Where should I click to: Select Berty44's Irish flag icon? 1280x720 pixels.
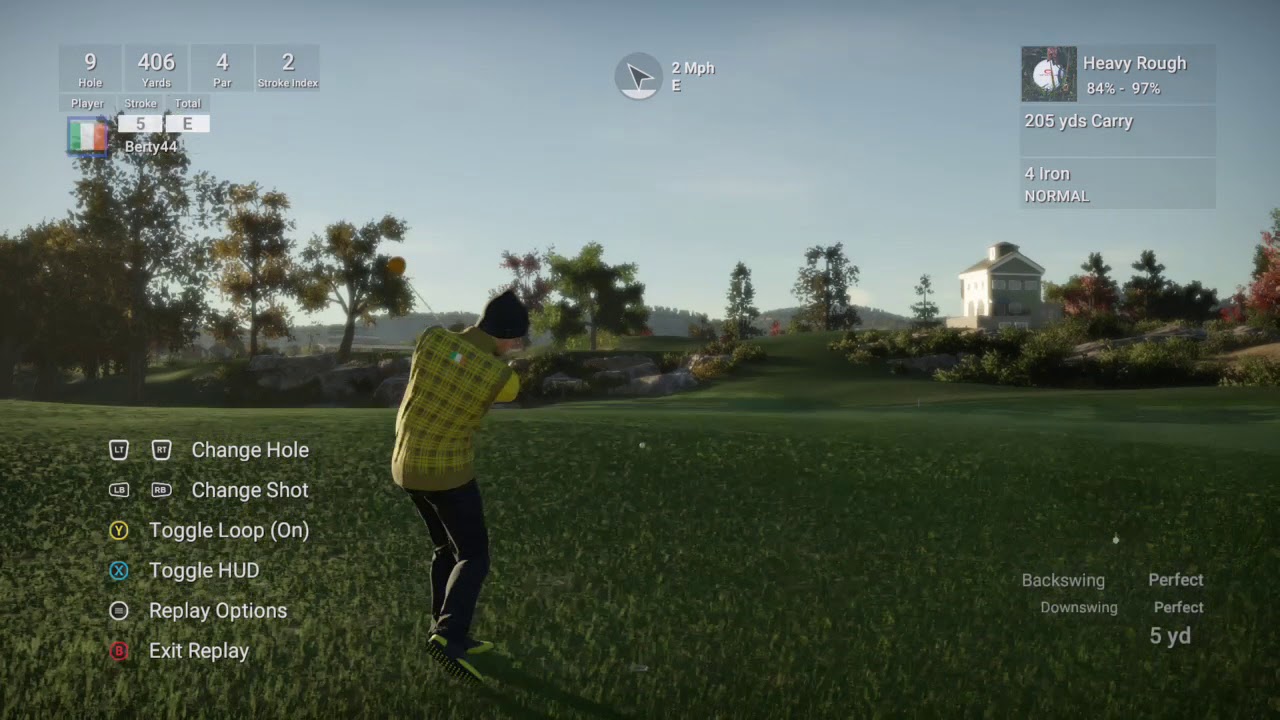(88, 136)
